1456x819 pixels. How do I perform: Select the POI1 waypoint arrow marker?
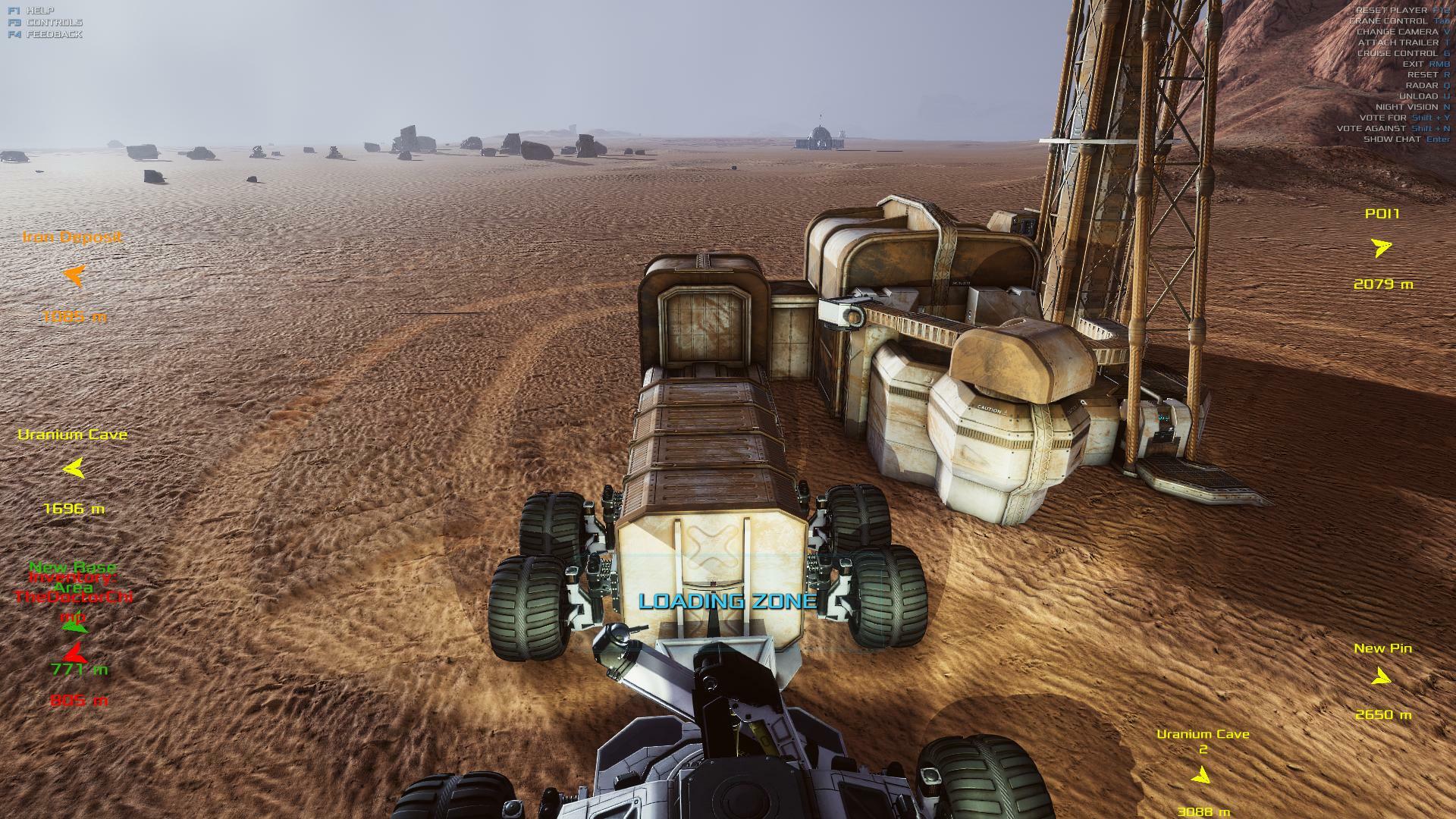click(1382, 247)
